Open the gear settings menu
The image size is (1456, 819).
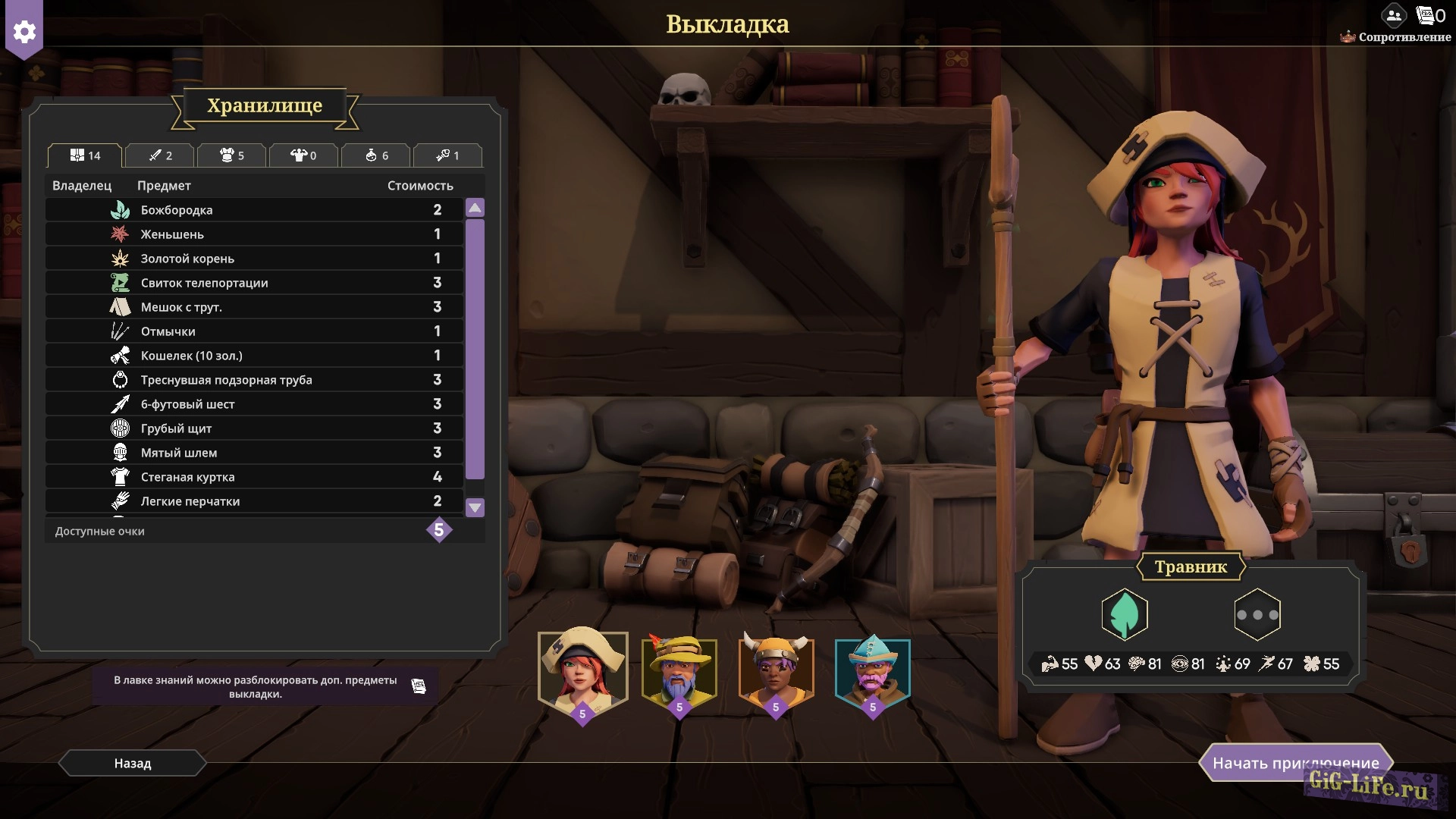[24, 32]
